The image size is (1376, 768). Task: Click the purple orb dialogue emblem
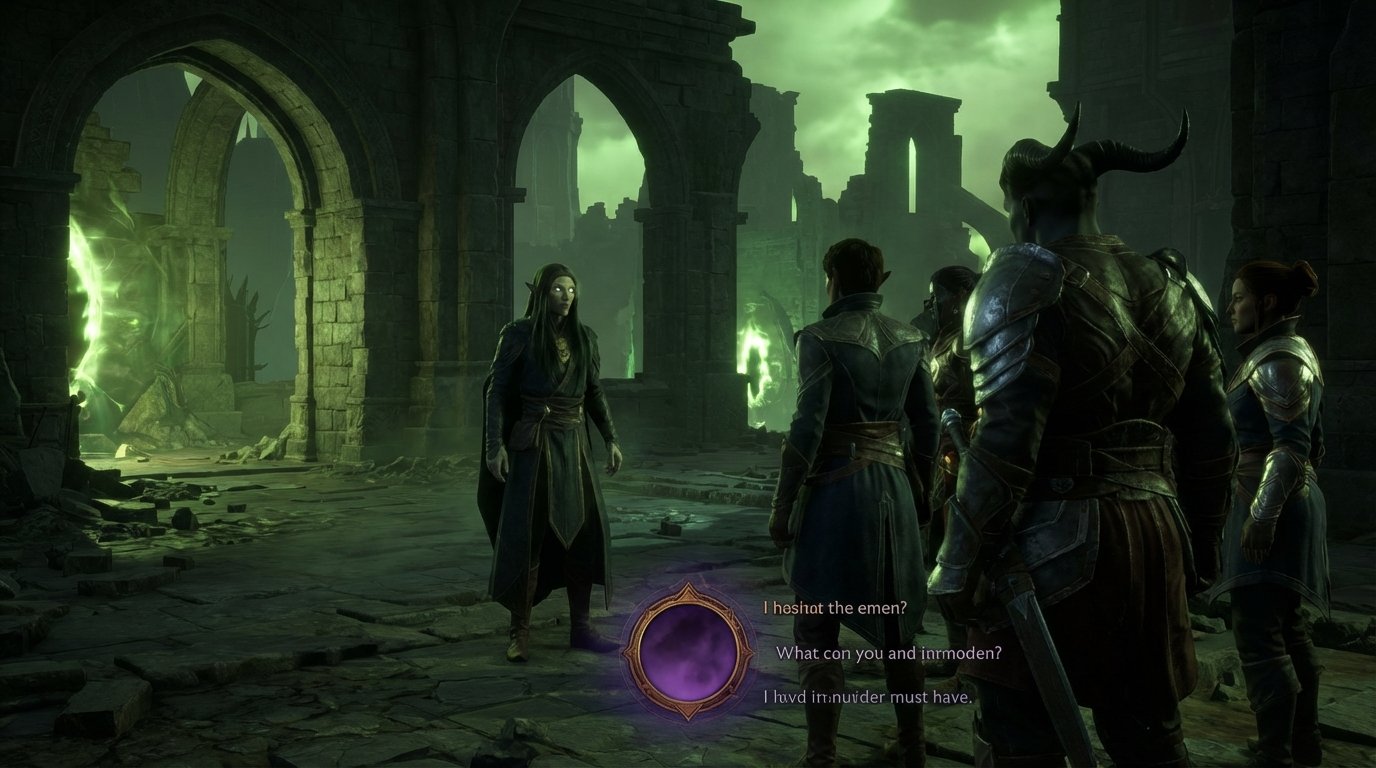[x=688, y=651]
